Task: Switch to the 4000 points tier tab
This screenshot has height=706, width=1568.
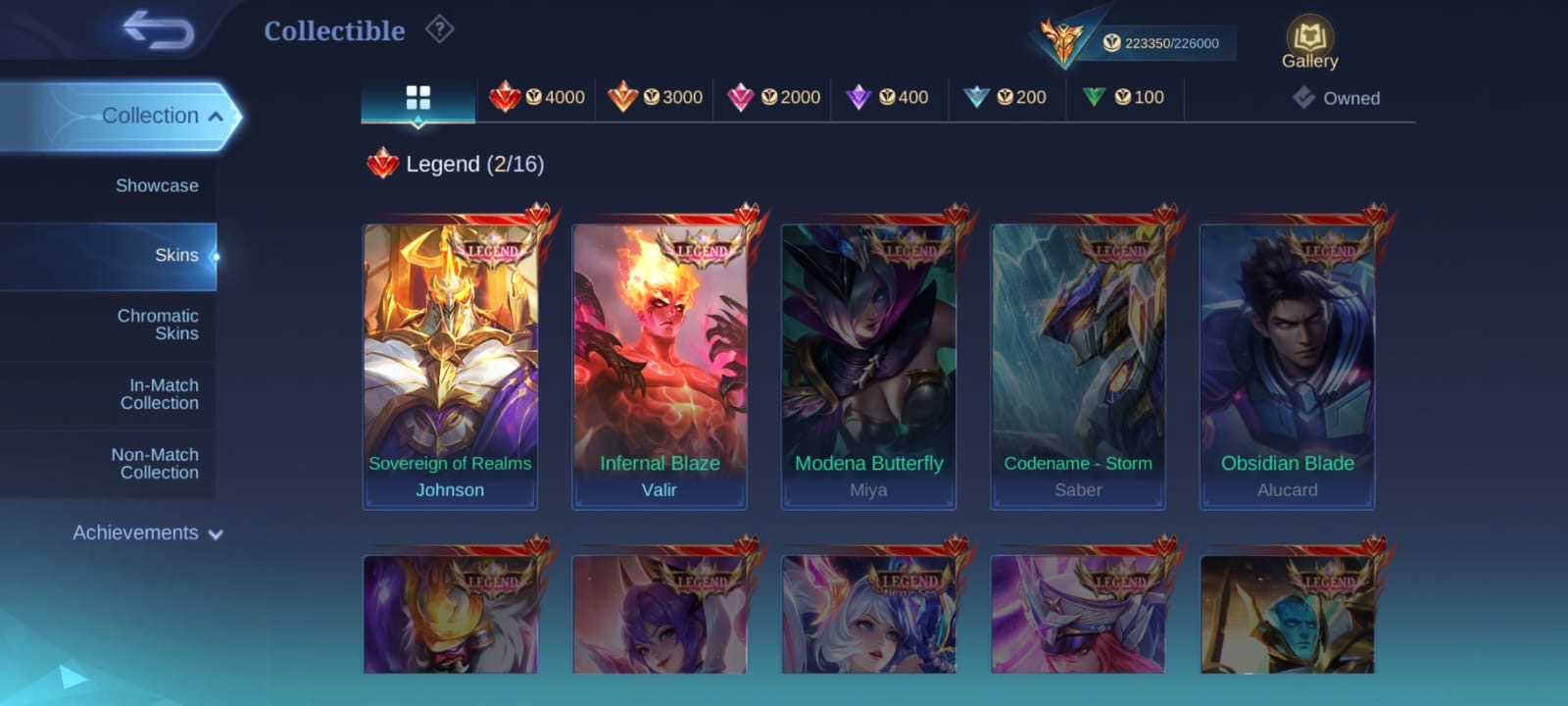Action: (537, 97)
